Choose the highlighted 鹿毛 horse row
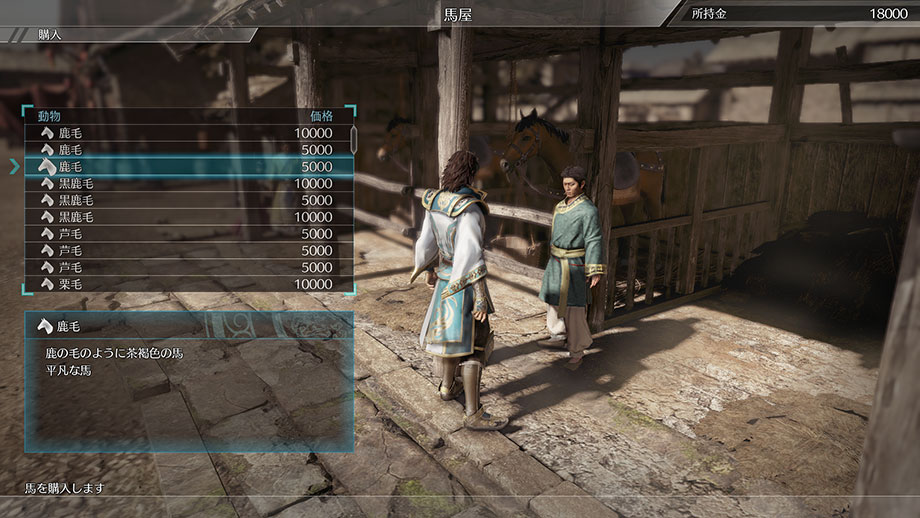 188,166
